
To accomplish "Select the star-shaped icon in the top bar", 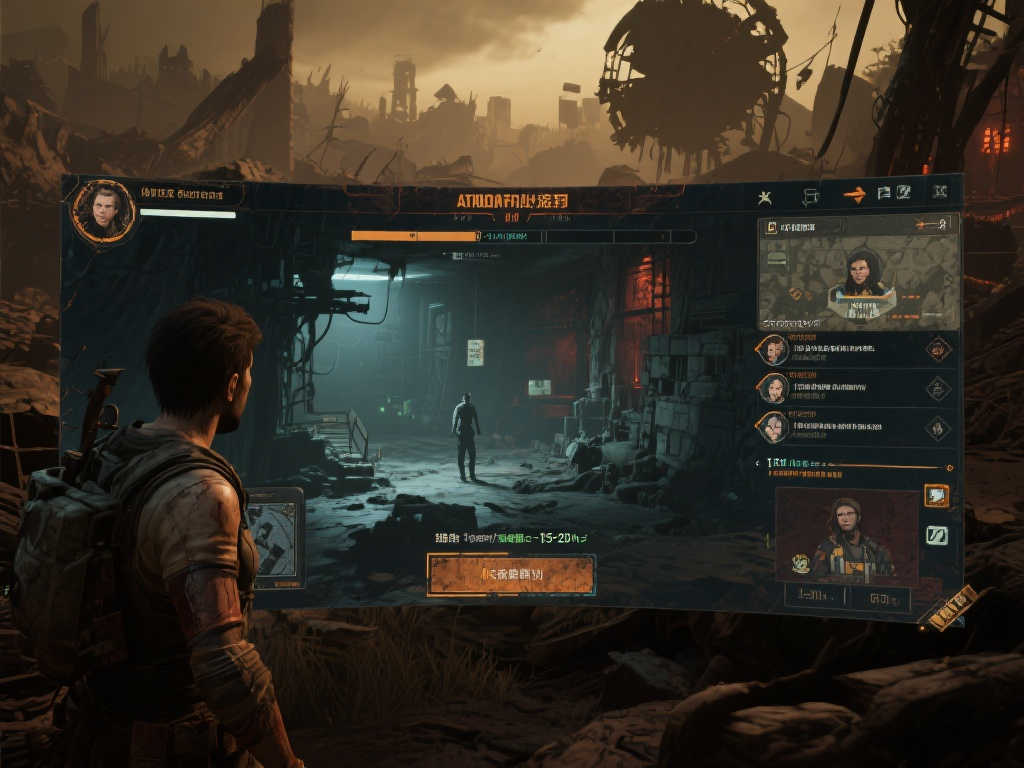I will pos(765,196).
